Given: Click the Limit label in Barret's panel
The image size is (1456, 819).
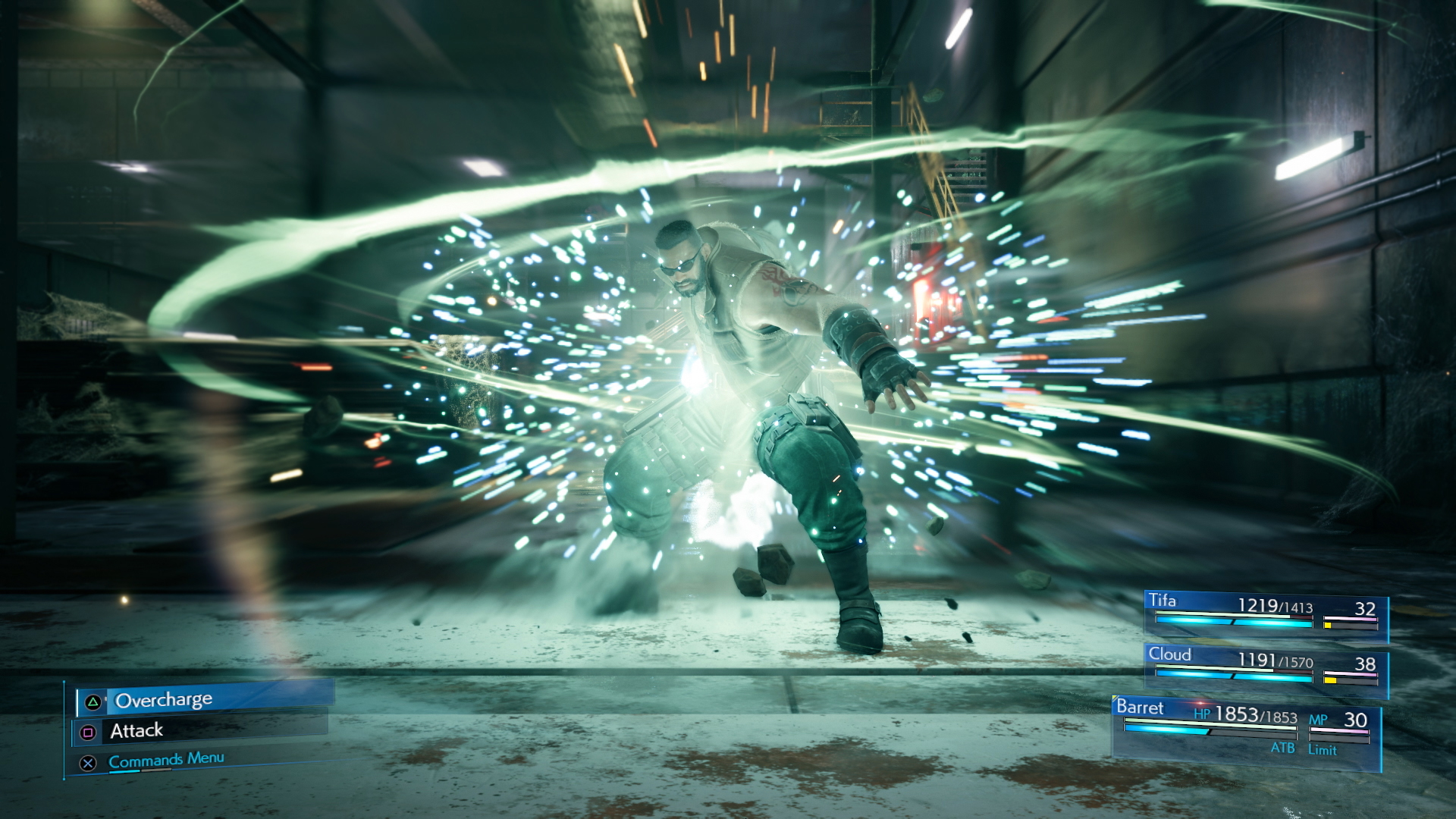Looking at the screenshot, I should (x=1323, y=748).
